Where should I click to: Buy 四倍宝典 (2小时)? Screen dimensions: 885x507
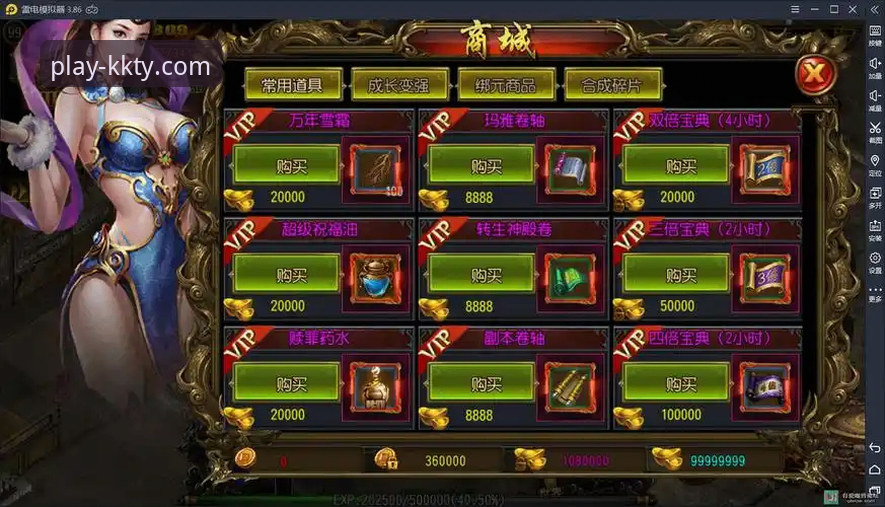[676, 383]
